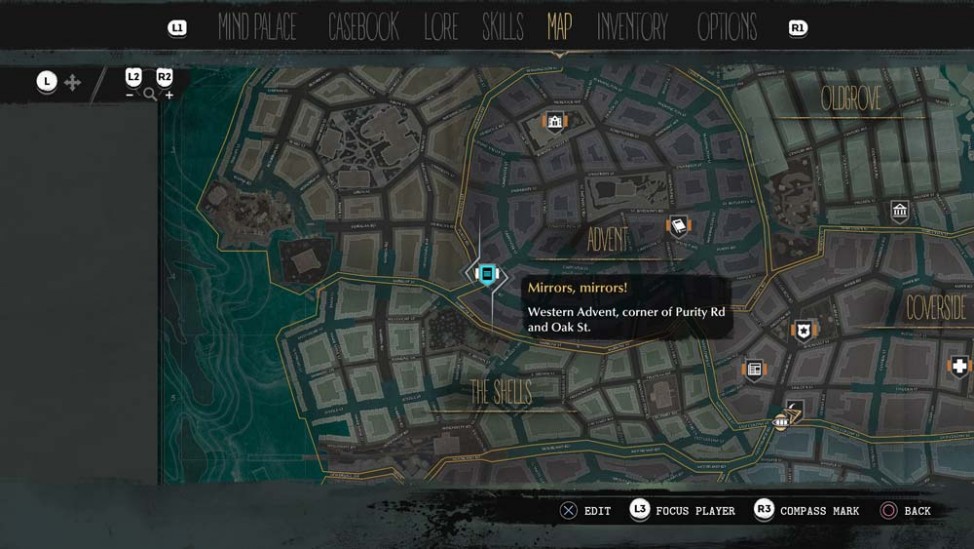Click the columned building marker in Oldgrove
Screen dimensions: 974x549
tap(900, 211)
